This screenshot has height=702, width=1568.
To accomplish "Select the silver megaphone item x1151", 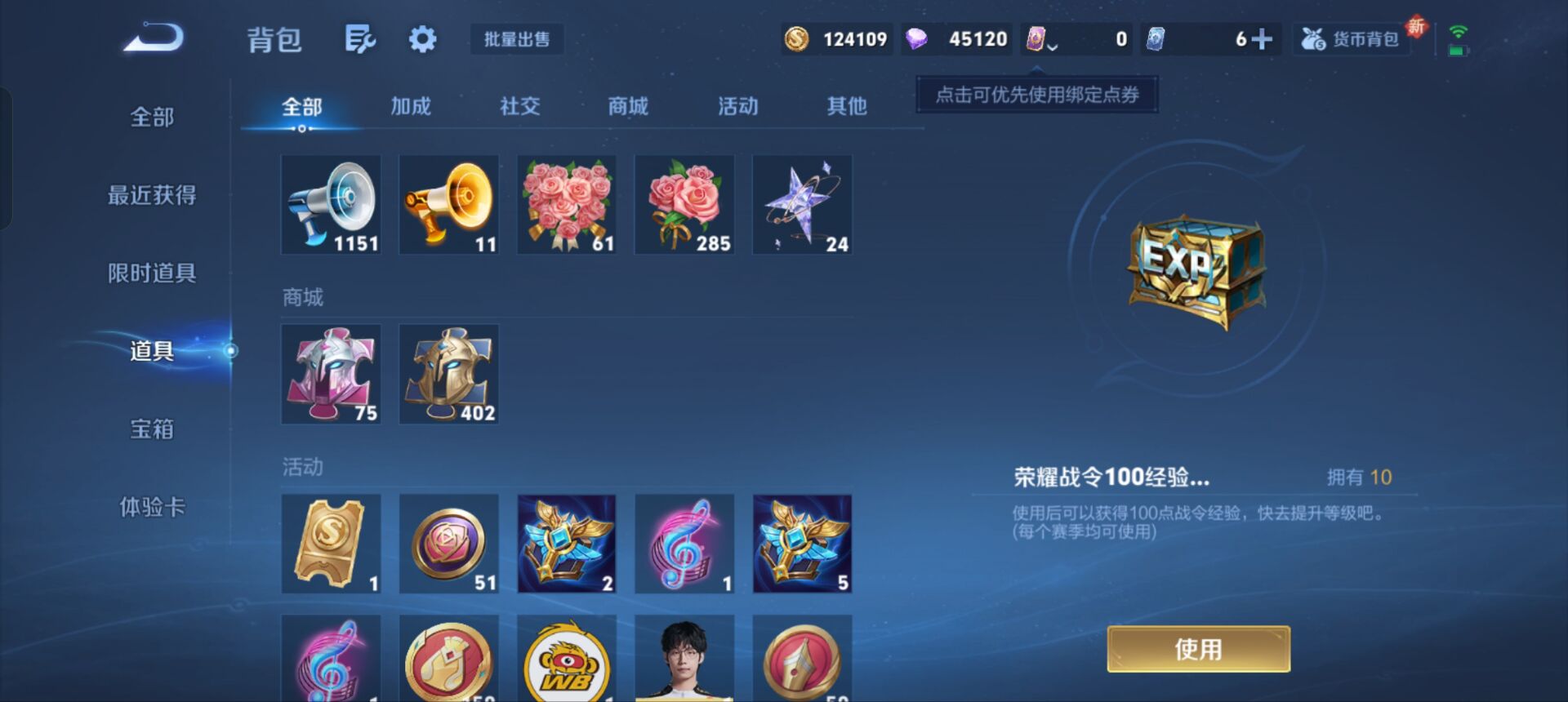I will click(x=331, y=204).
